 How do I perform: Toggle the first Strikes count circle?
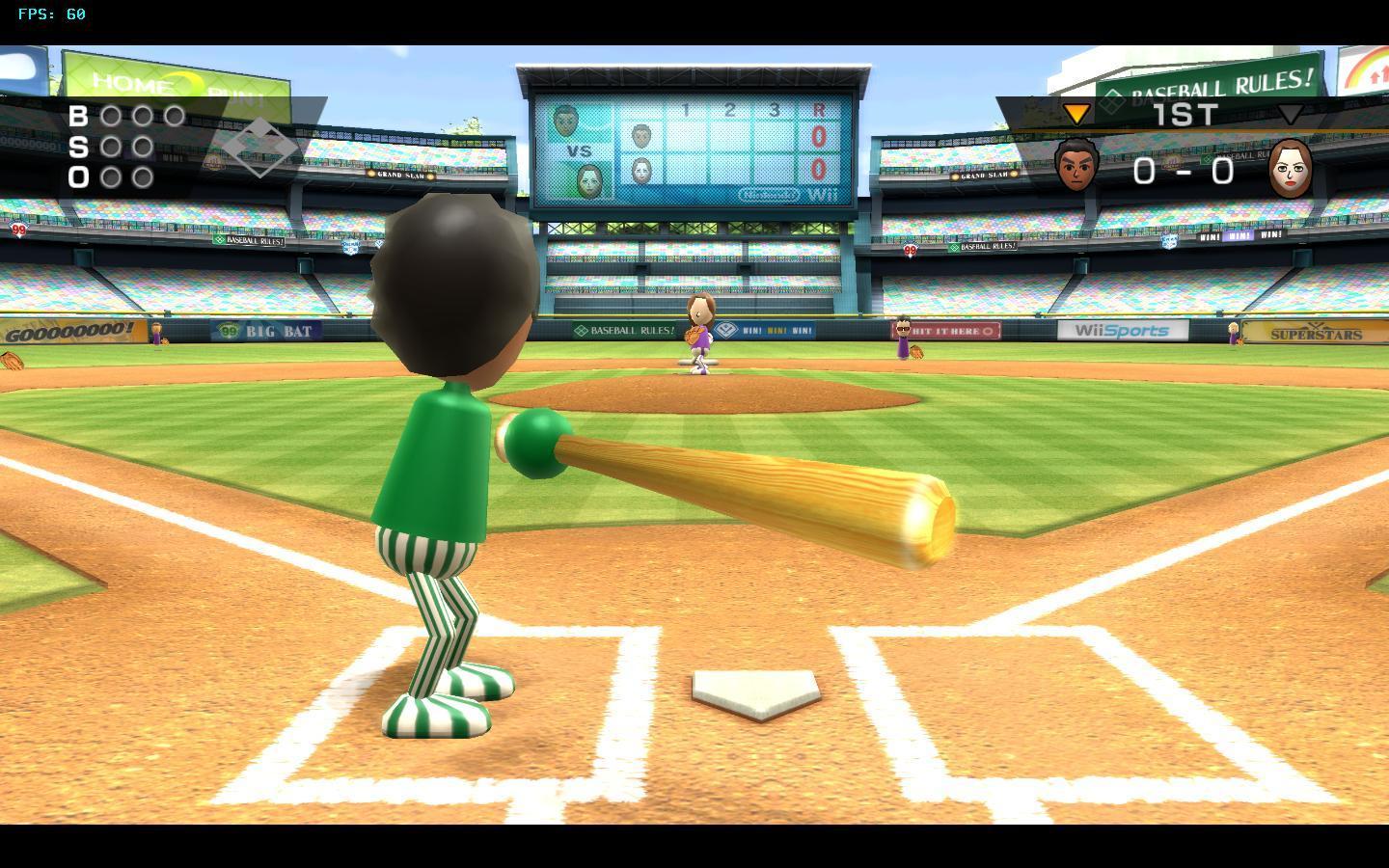pos(109,147)
